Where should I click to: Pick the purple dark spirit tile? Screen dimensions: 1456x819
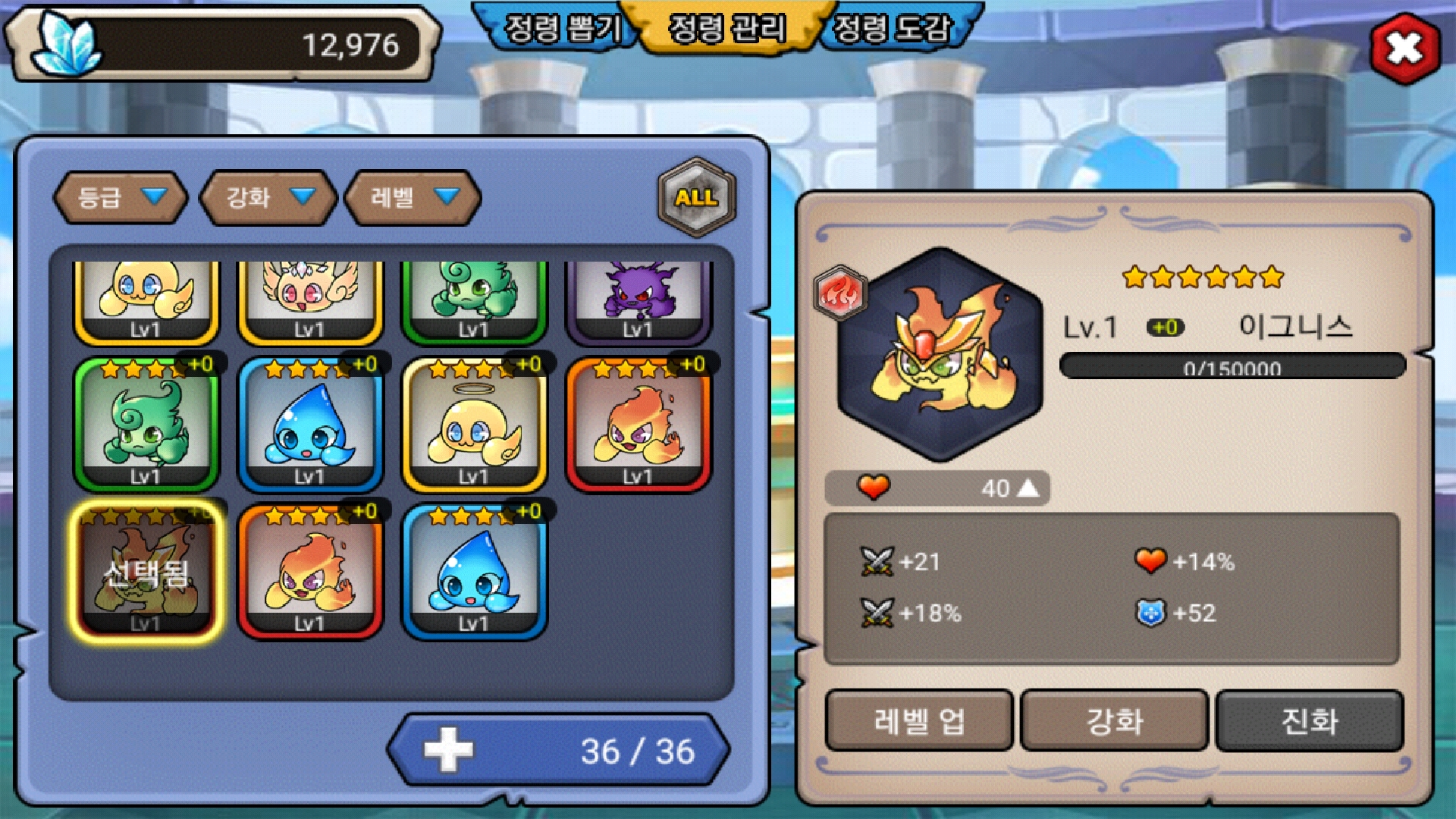638,300
